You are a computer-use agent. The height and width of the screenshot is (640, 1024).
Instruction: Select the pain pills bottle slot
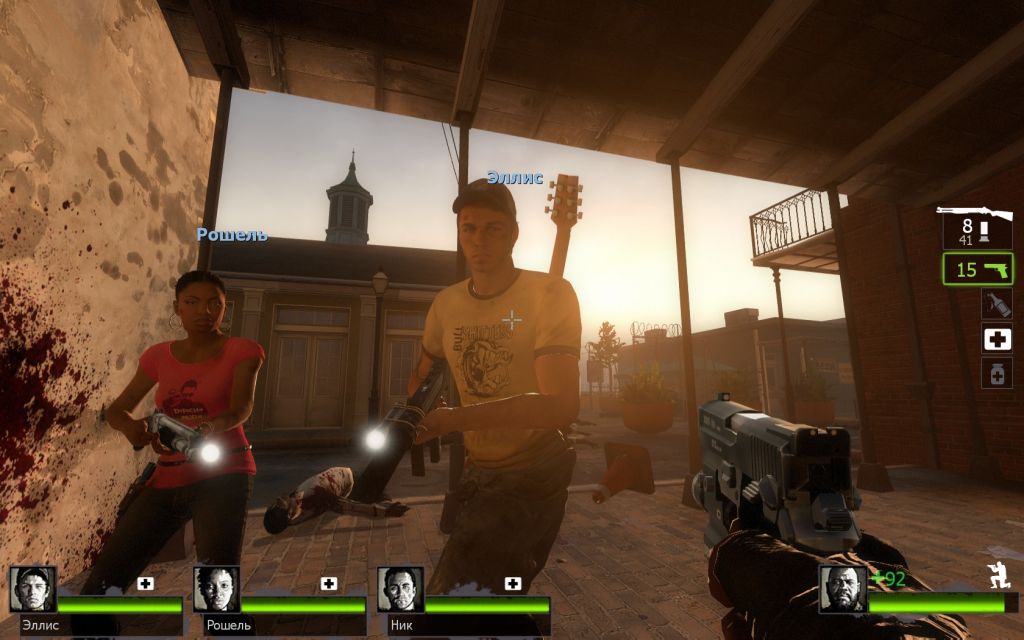(x=996, y=373)
